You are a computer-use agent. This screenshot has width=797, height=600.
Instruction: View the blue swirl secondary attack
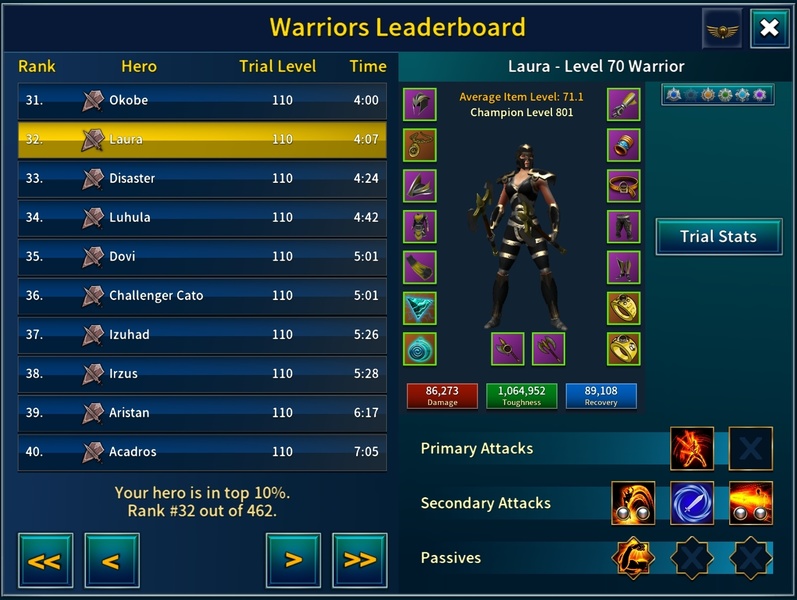692,503
